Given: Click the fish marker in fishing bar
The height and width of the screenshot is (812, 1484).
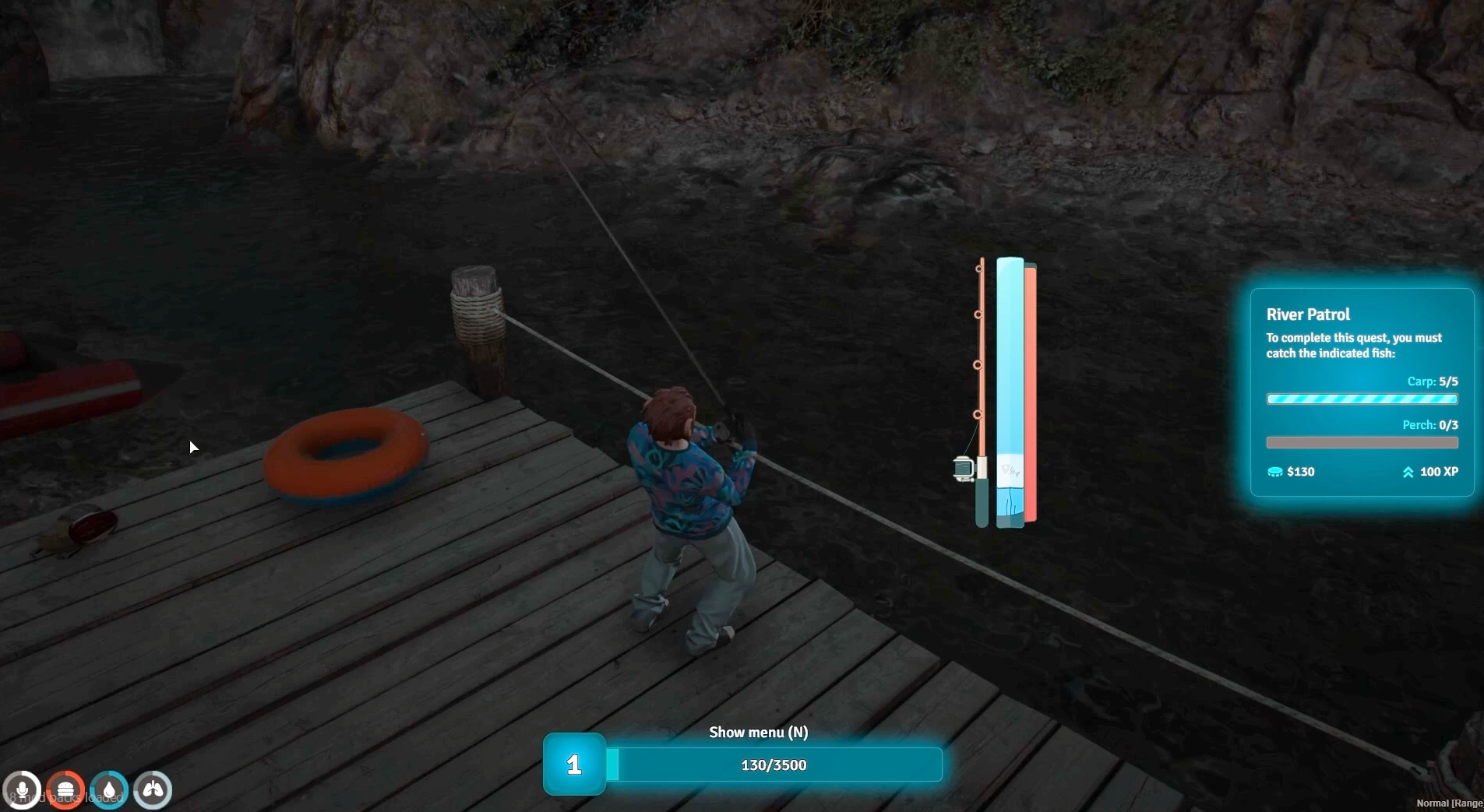Looking at the screenshot, I should point(1010,470).
